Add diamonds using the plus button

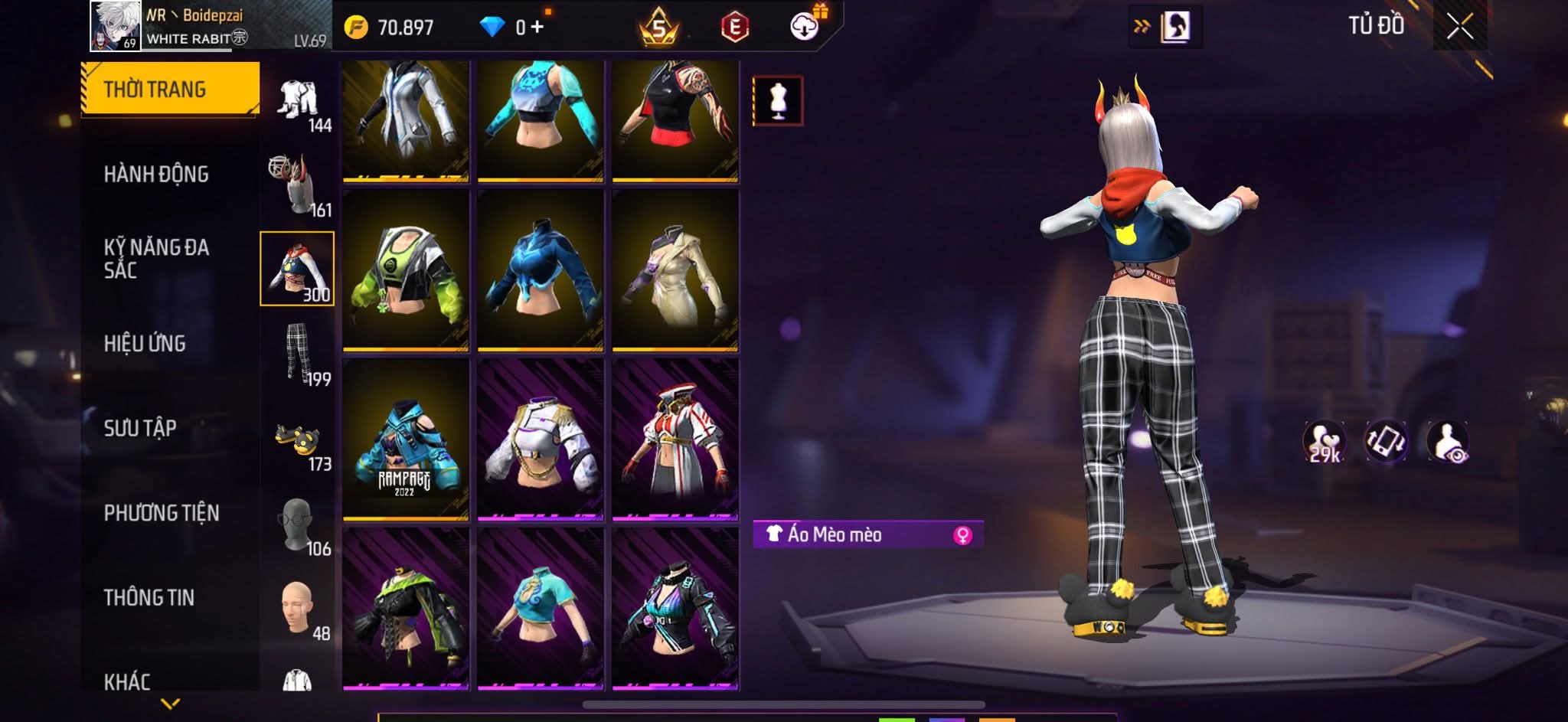point(537,28)
